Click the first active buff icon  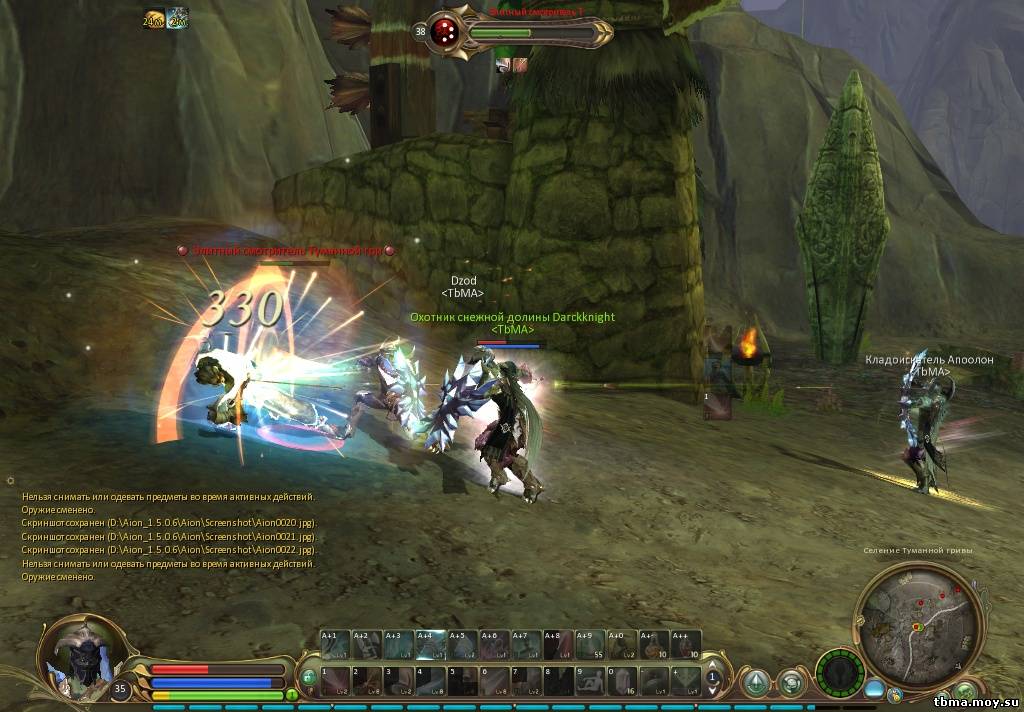point(154,19)
